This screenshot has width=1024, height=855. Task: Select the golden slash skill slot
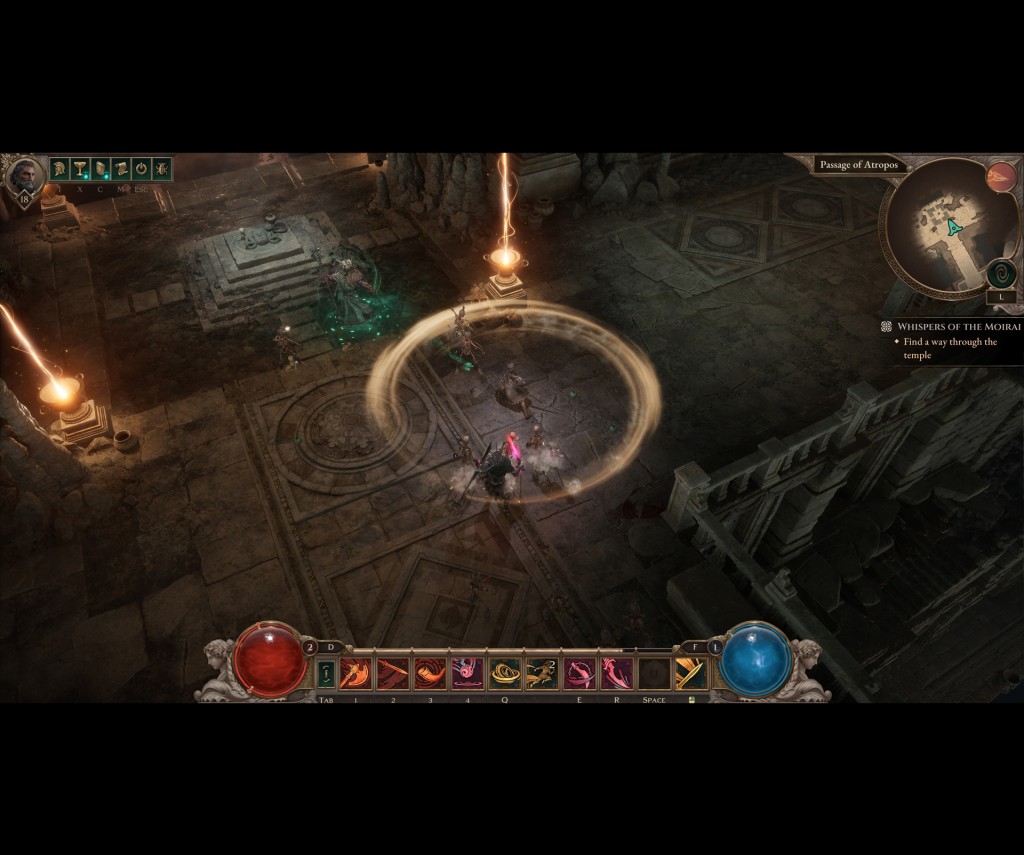(690, 674)
